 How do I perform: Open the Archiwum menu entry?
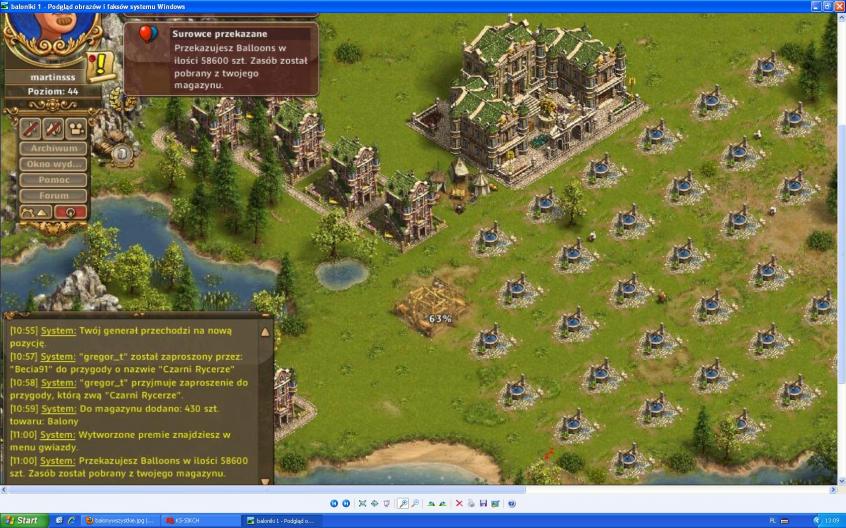(54, 148)
